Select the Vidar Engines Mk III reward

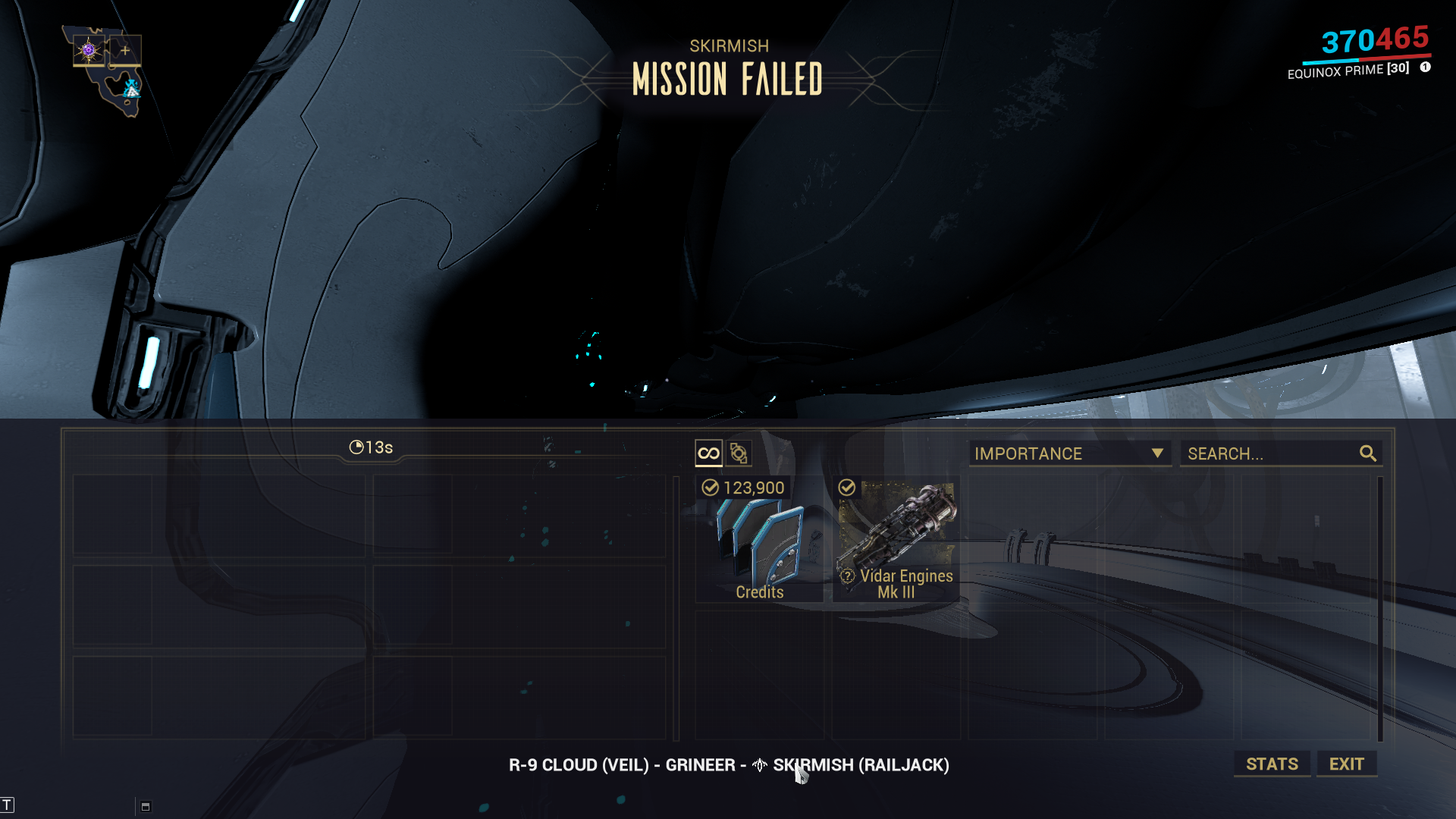coord(896,539)
